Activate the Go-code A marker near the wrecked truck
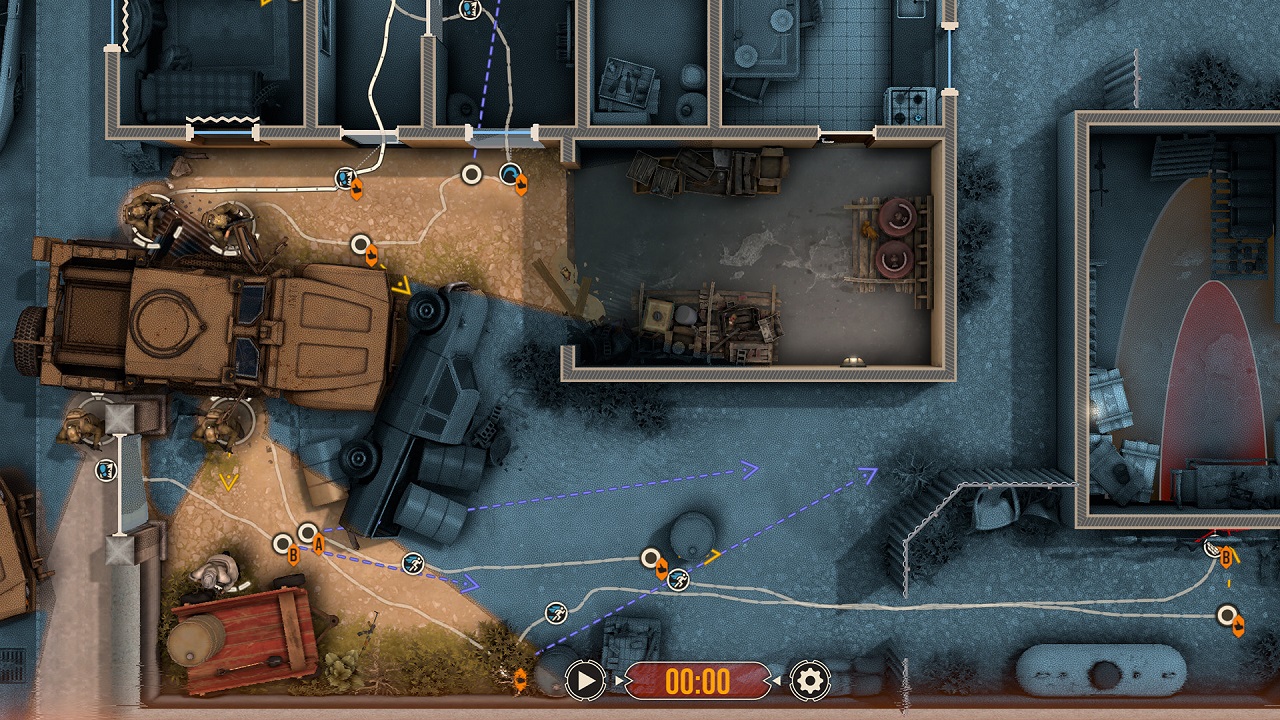The image size is (1280, 720). [319, 545]
